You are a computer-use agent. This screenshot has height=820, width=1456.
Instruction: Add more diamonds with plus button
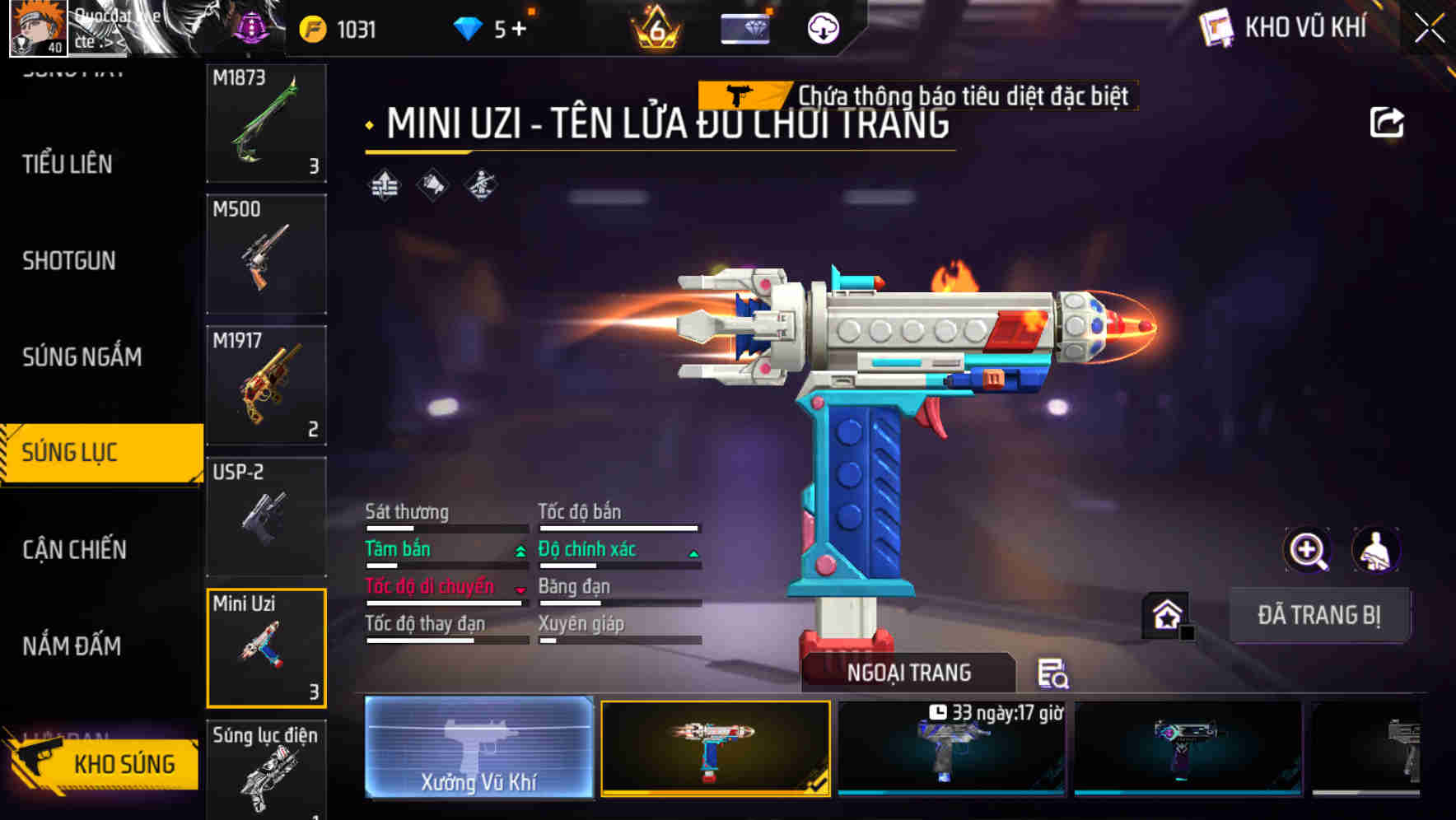coord(519,30)
